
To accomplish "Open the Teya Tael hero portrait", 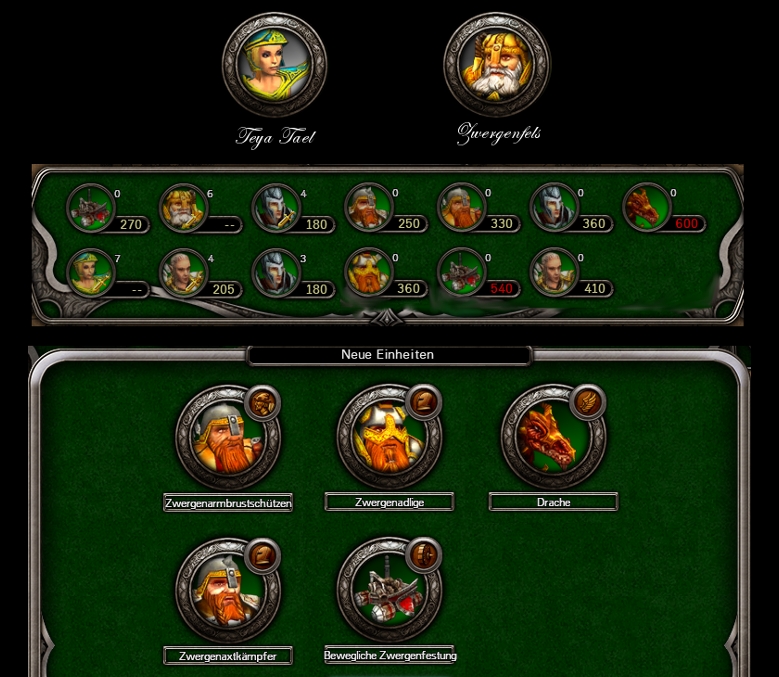I will pyautogui.click(x=274, y=66).
